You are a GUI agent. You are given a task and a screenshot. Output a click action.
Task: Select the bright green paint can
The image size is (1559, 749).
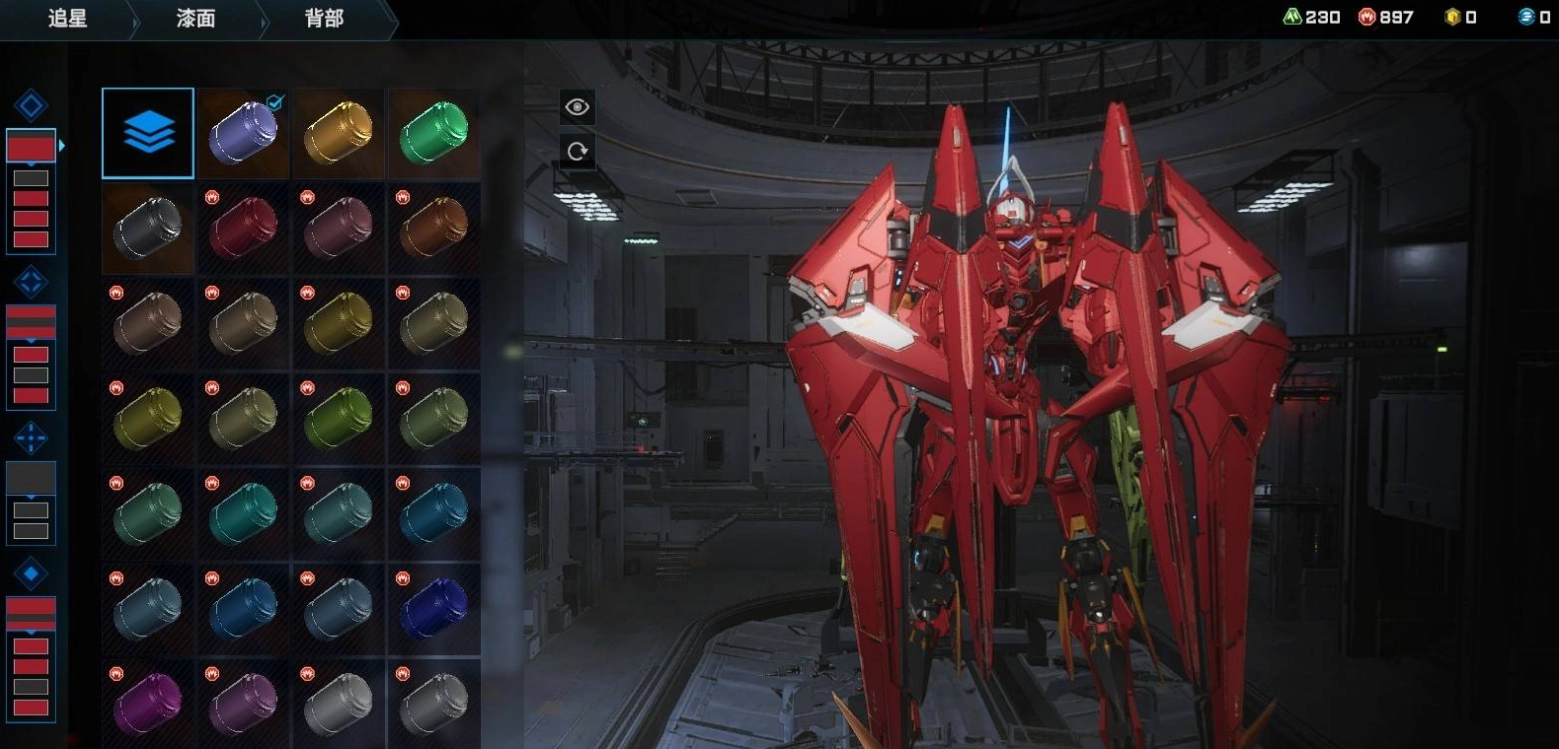(x=434, y=133)
